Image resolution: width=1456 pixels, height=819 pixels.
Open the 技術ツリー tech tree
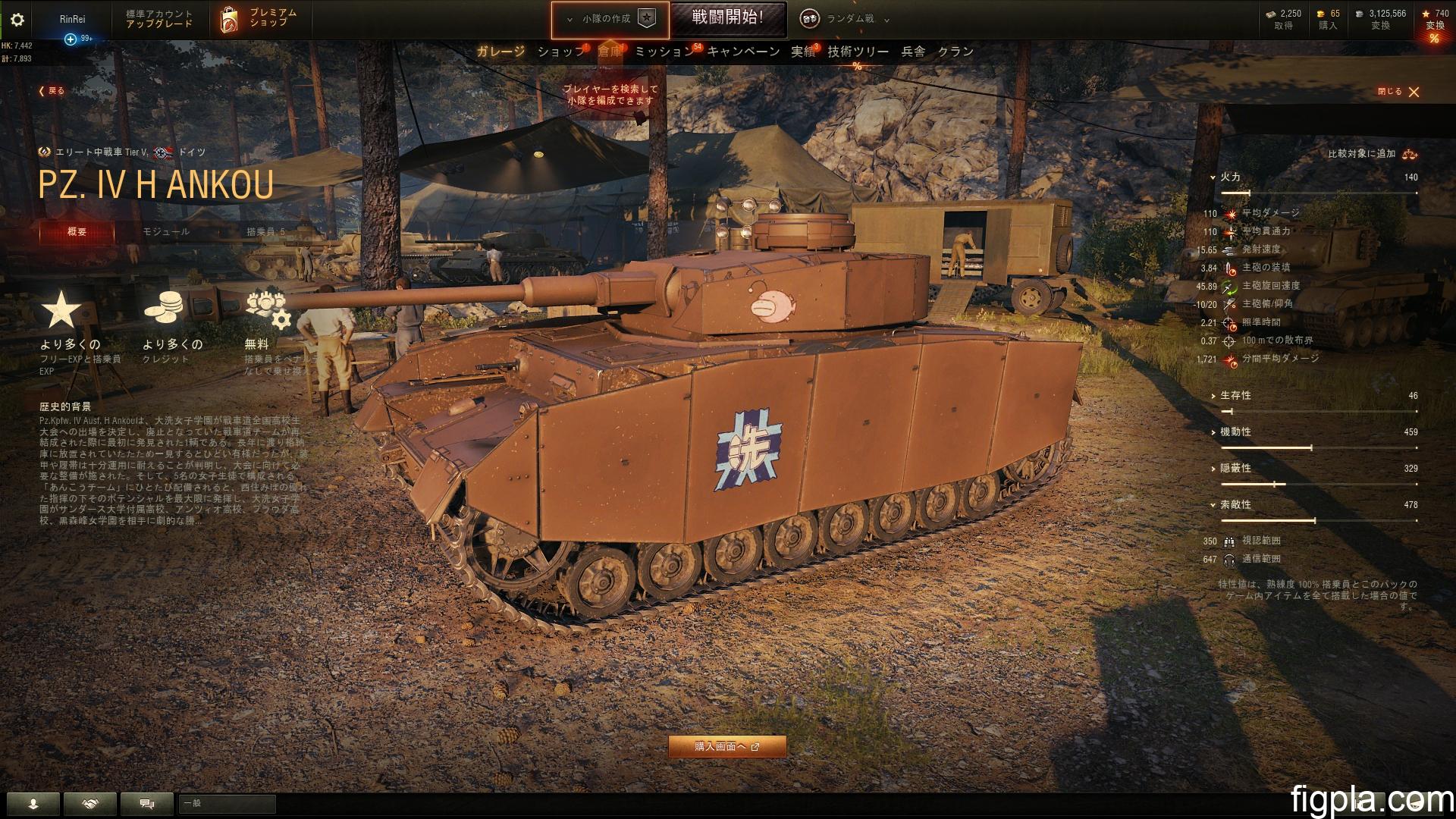click(x=858, y=52)
